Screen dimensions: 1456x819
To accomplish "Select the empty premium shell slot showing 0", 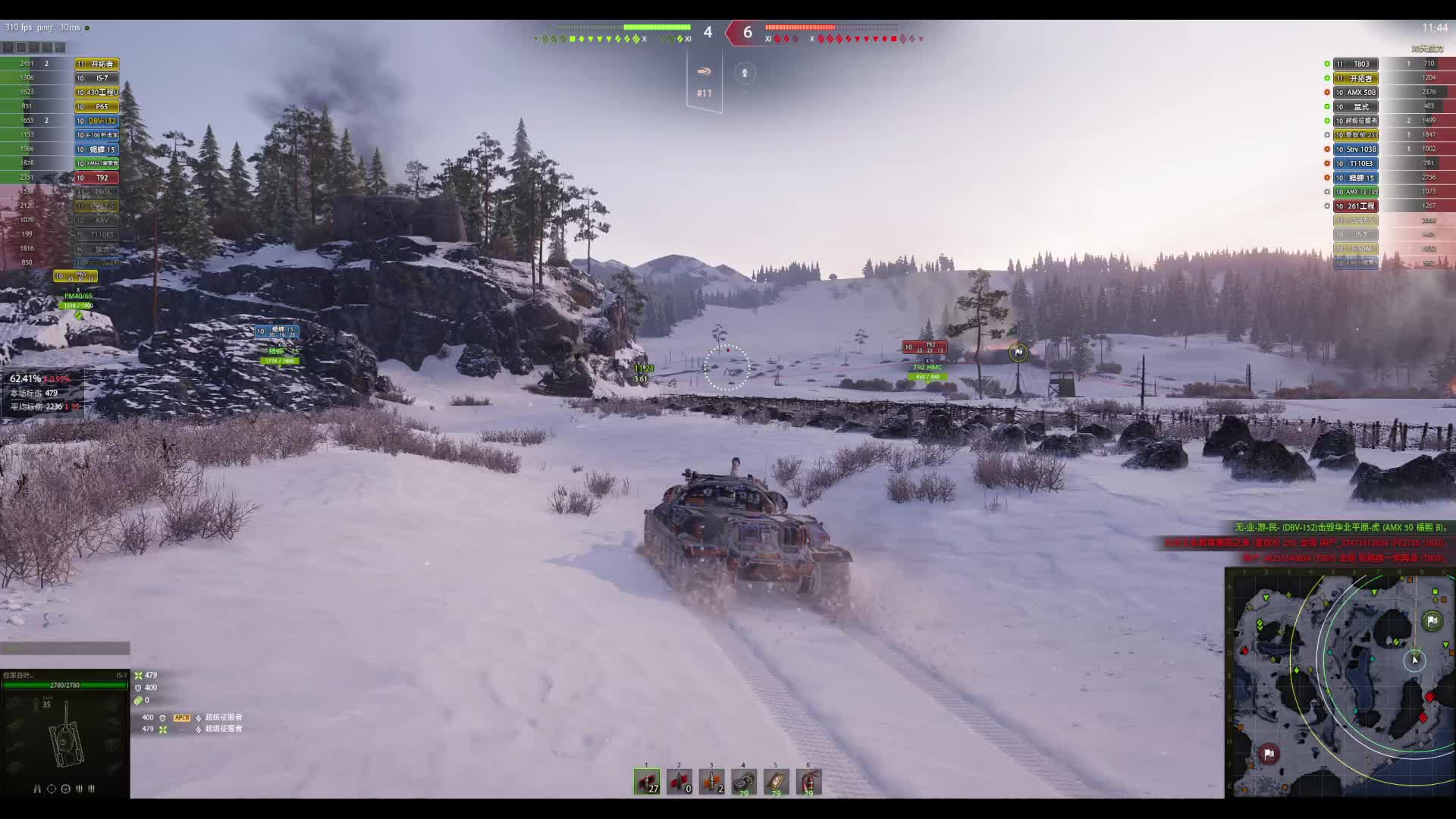I will pos(679,781).
